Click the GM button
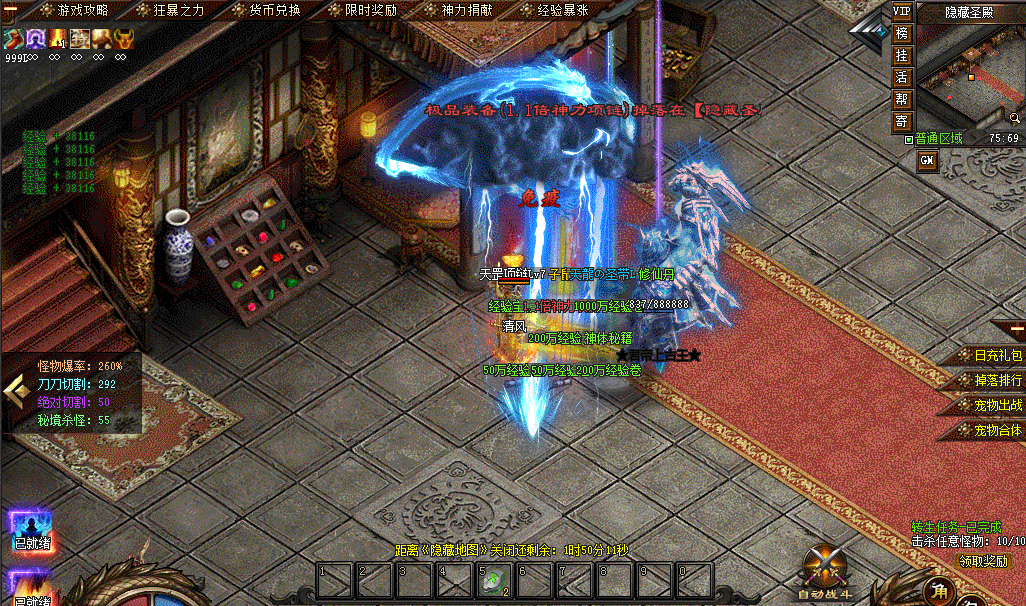The height and width of the screenshot is (606, 1026). tap(927, 161)
